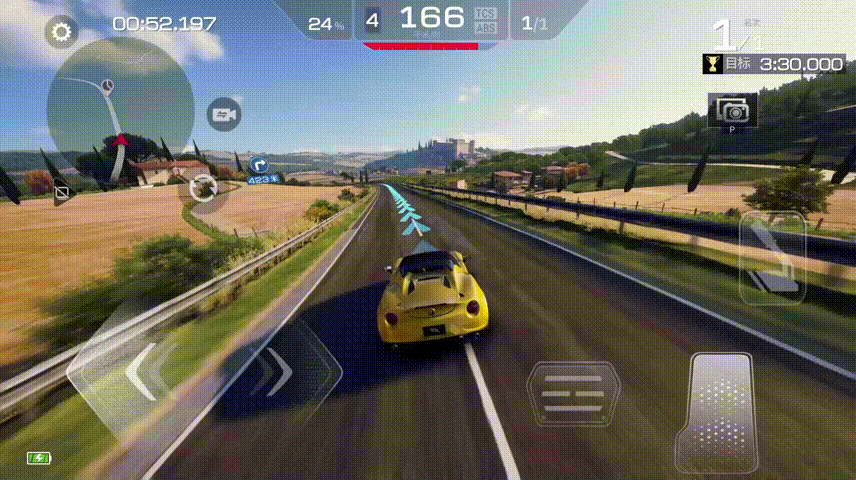Step on the accelerator pedal
The height and width of the screenshot is (480, 856).
tap(714, 410)
